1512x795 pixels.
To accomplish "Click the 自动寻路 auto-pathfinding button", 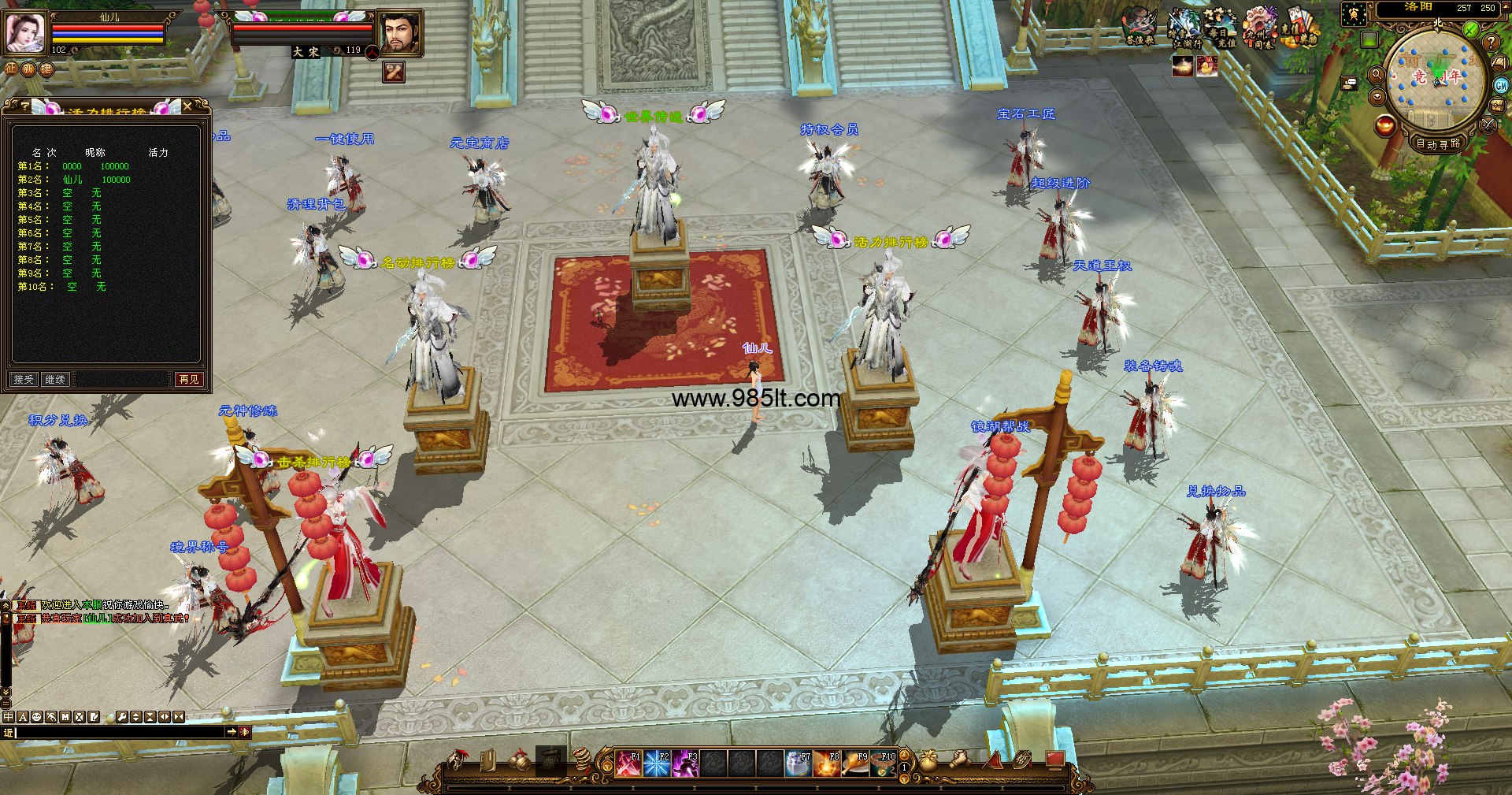I will (1438, 143).
